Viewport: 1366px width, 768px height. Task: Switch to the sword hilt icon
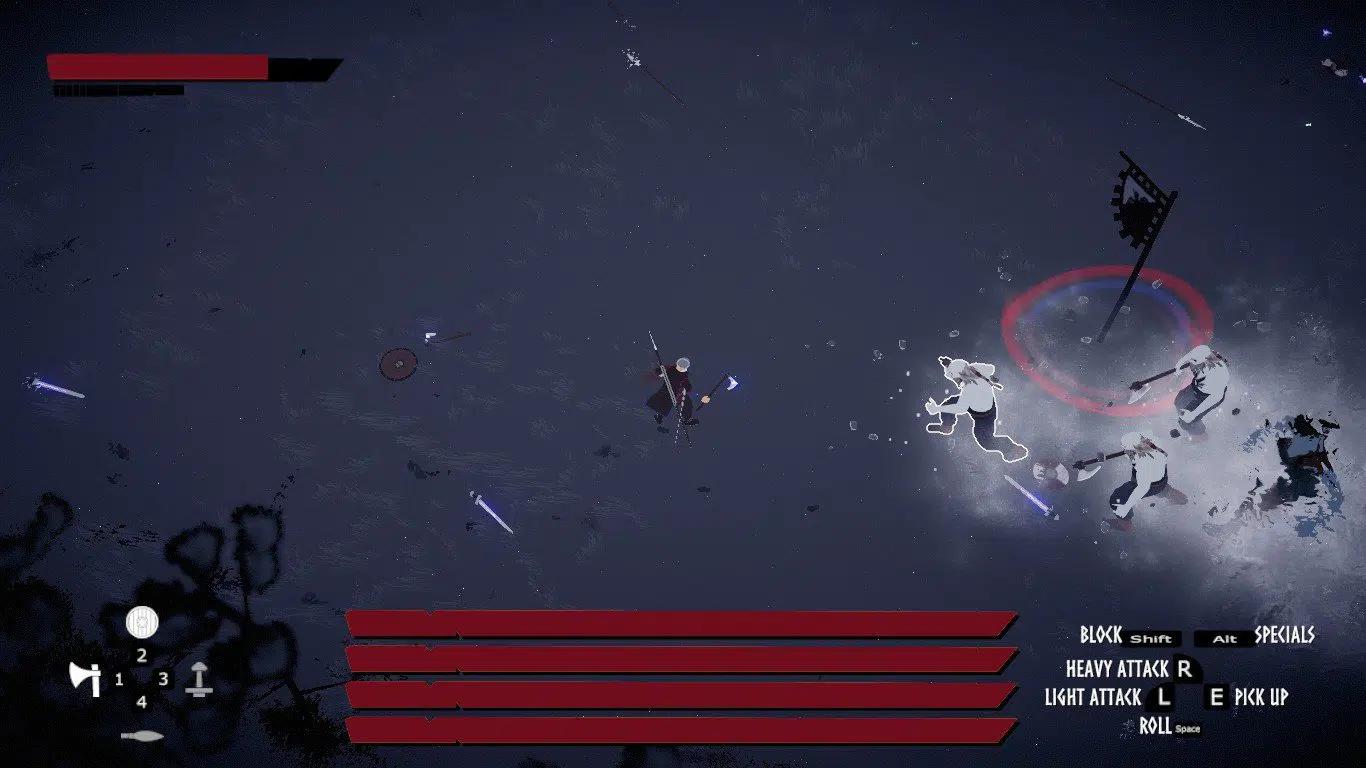199,679
